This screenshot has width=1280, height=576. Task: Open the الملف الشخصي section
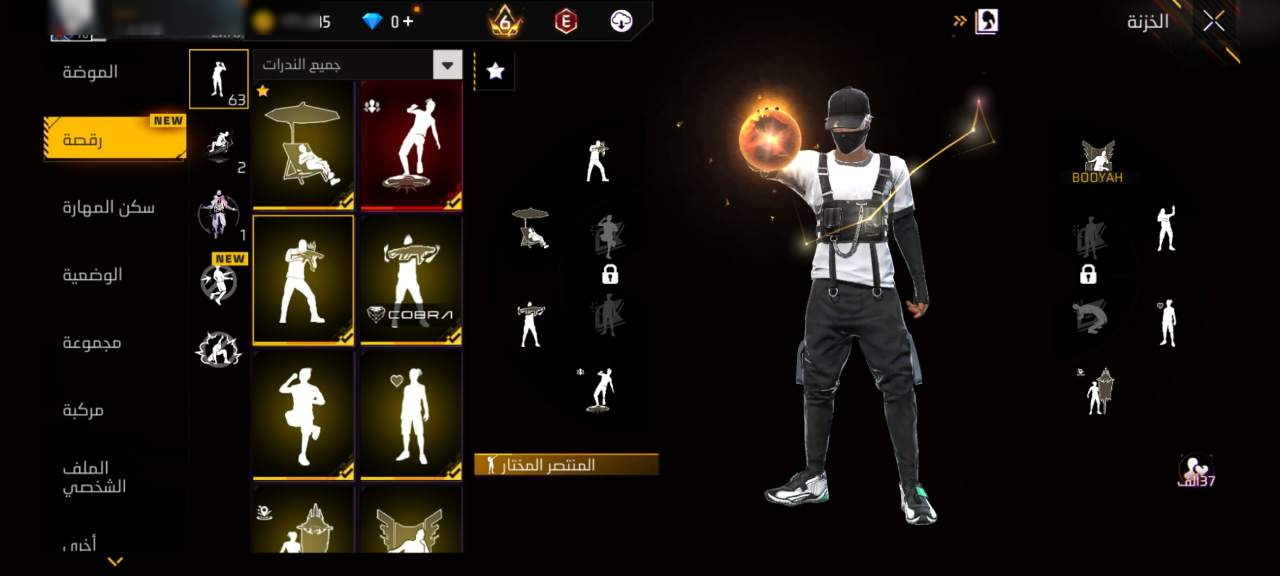click(92, 477)
